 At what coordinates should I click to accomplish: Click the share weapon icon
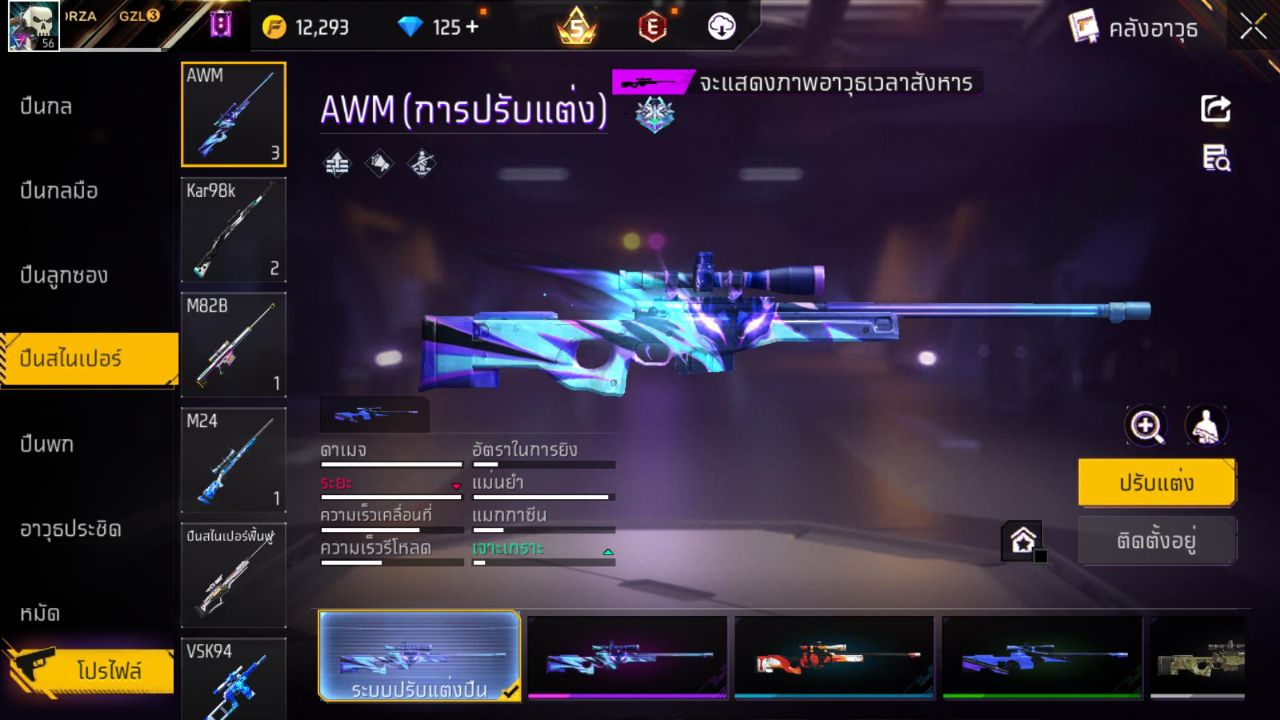(x=1215, y=110)
